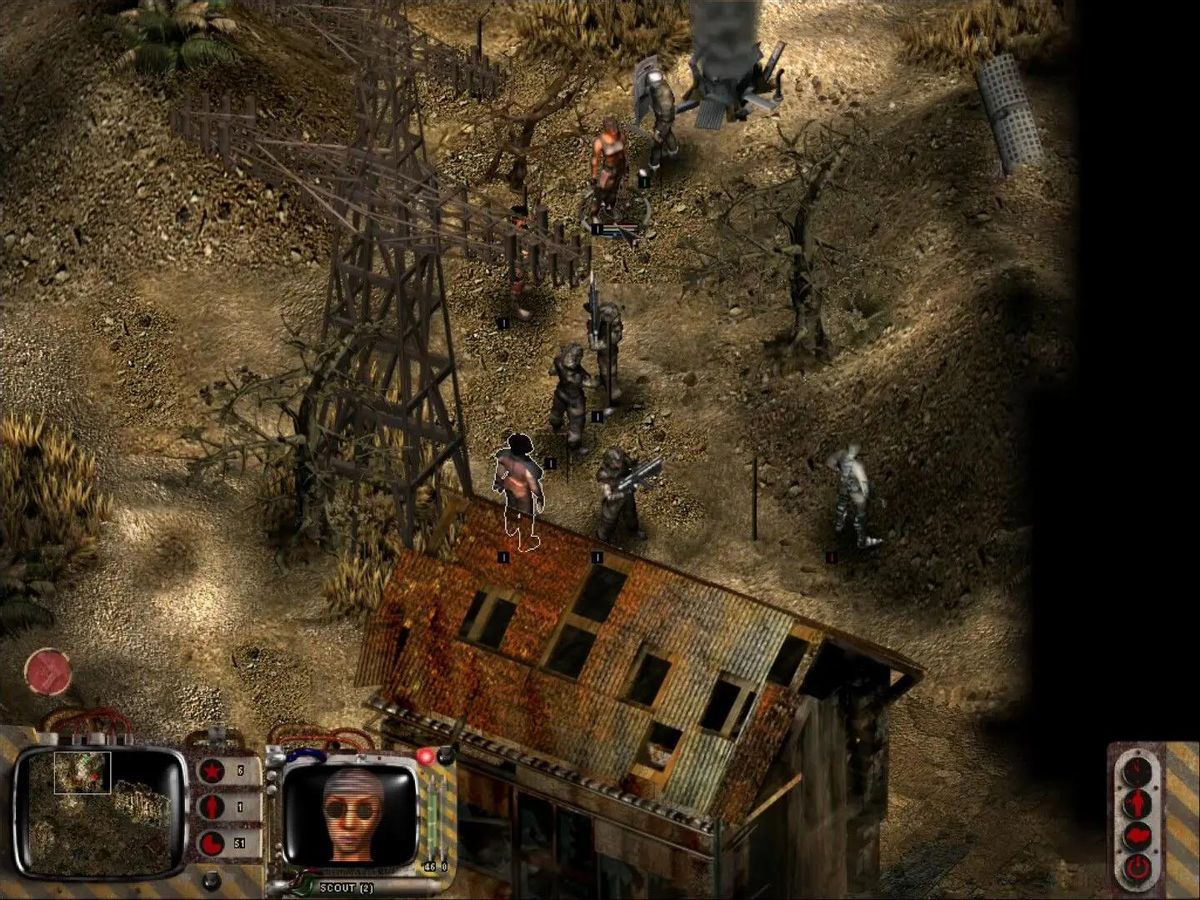Select the scout's face portrait

tap(352, 811)
